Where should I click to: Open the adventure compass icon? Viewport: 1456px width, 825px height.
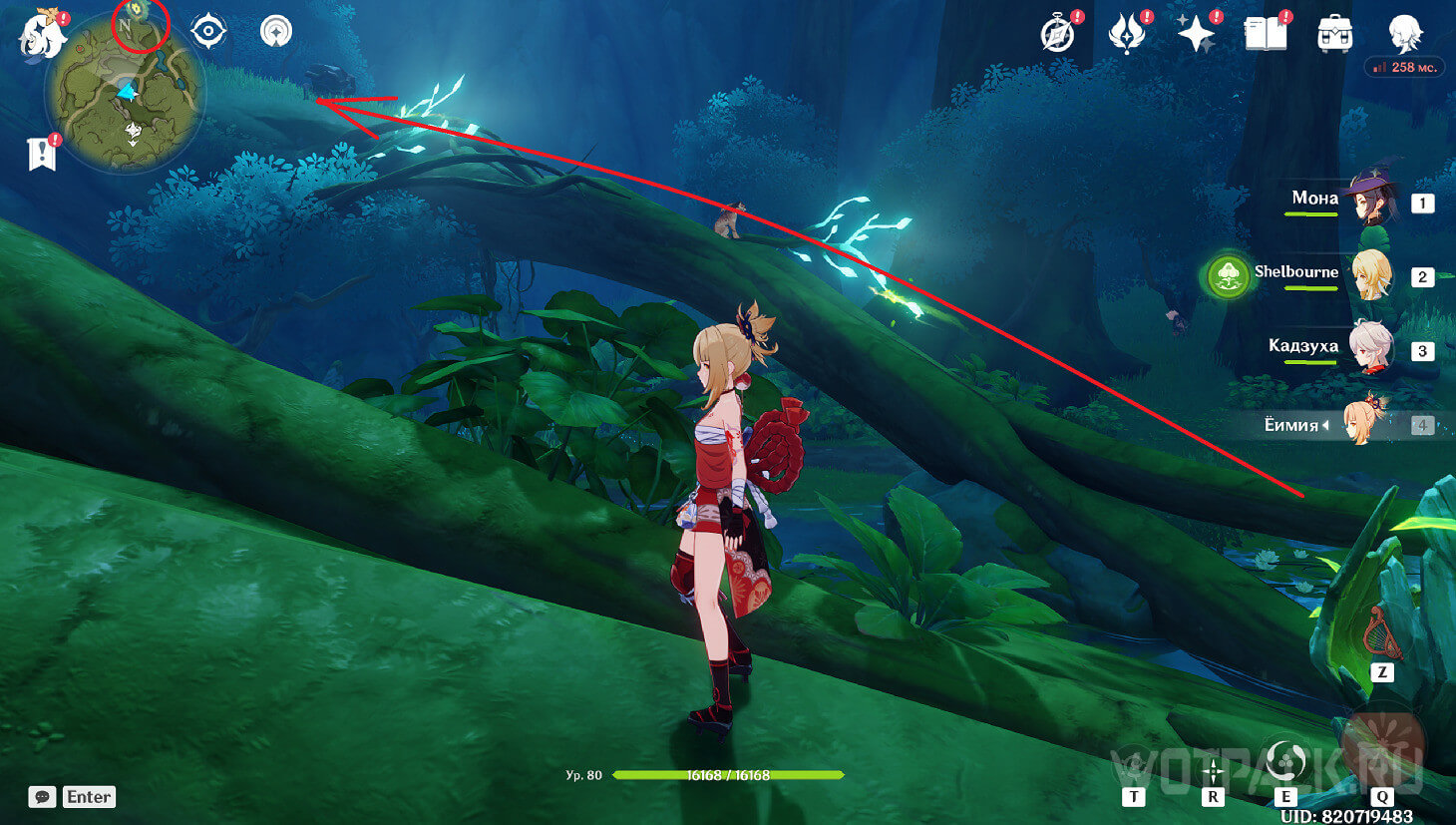[x=1058, y=35]
